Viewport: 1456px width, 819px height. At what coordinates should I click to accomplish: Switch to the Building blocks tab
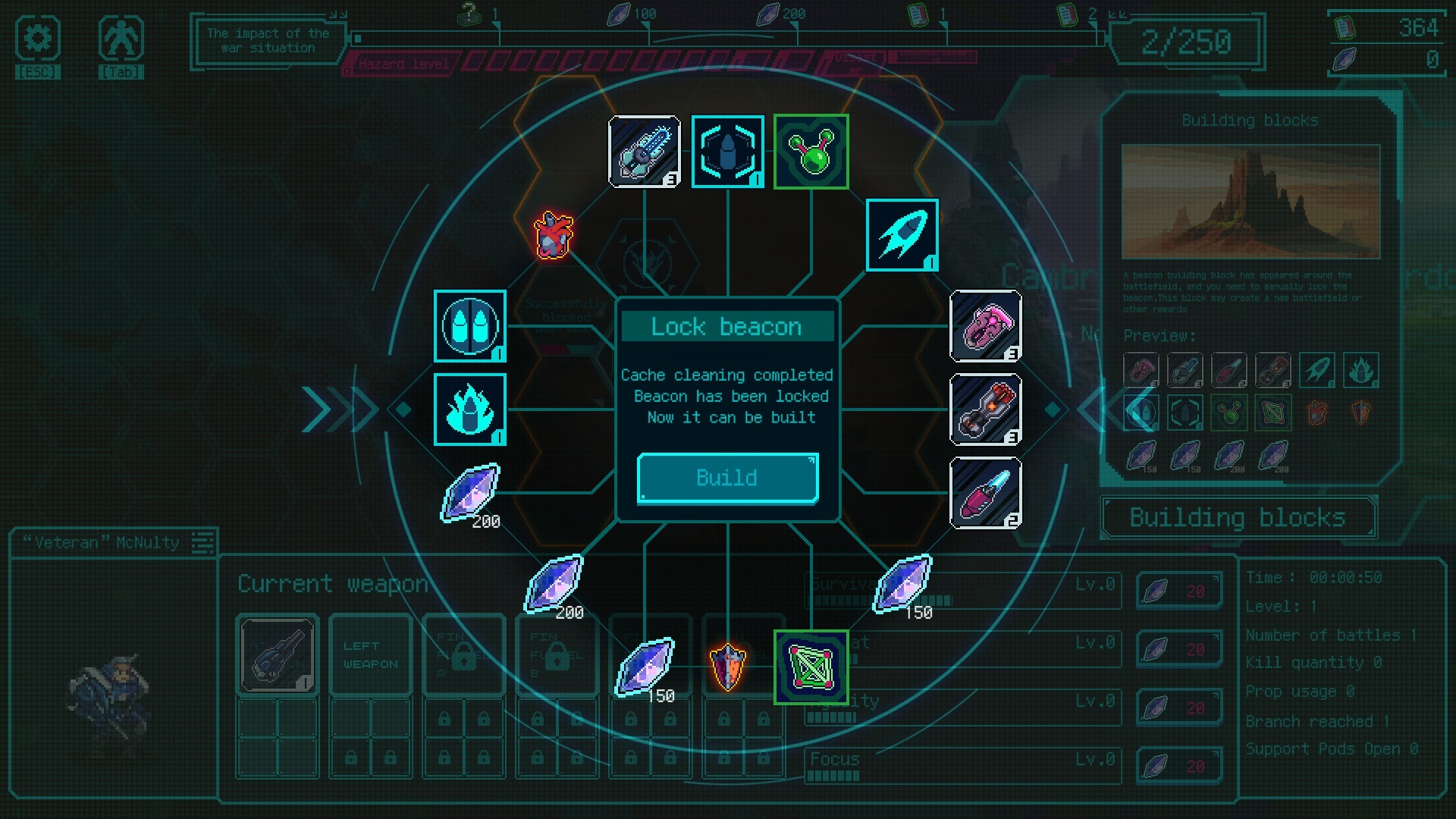pyautogui.click(x=1238, y=518)
